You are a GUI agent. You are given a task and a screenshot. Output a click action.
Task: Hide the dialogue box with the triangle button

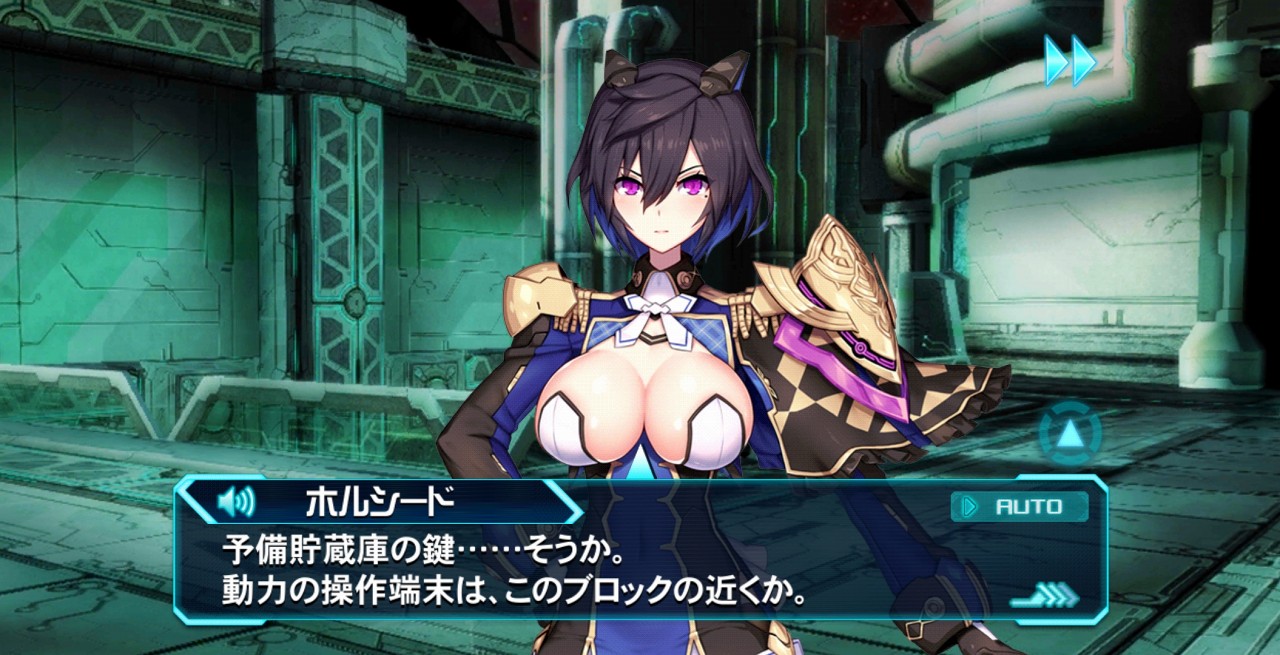[1069, 434]
